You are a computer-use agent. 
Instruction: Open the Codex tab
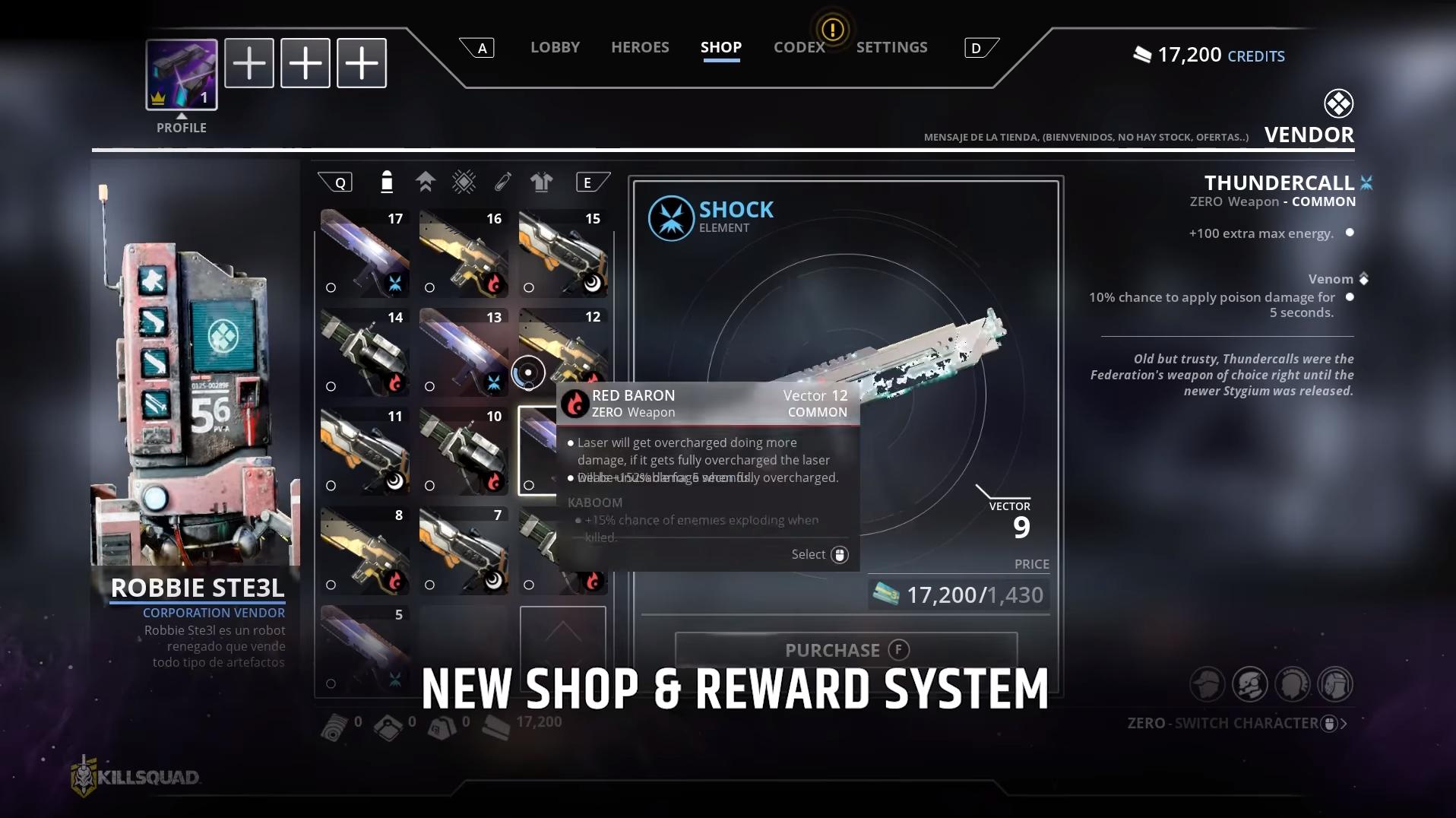799,47
